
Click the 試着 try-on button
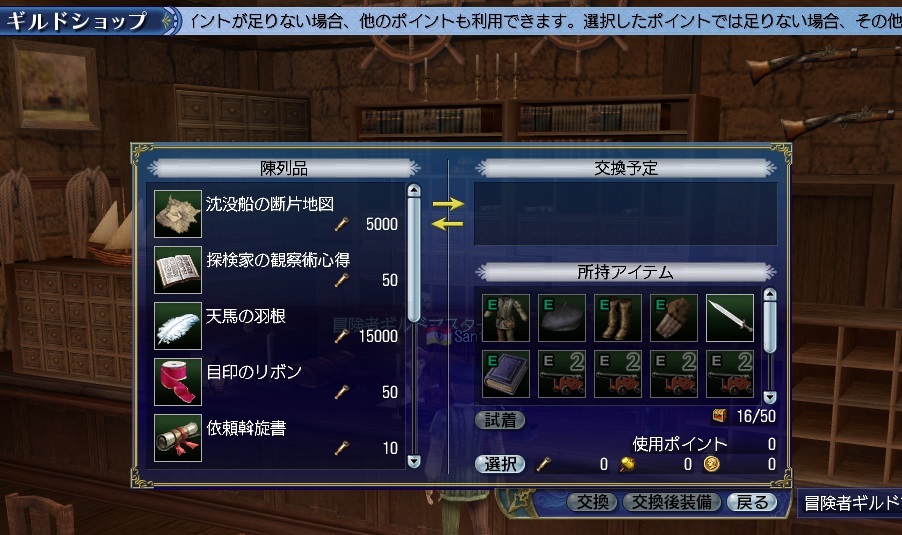[499, 420]
